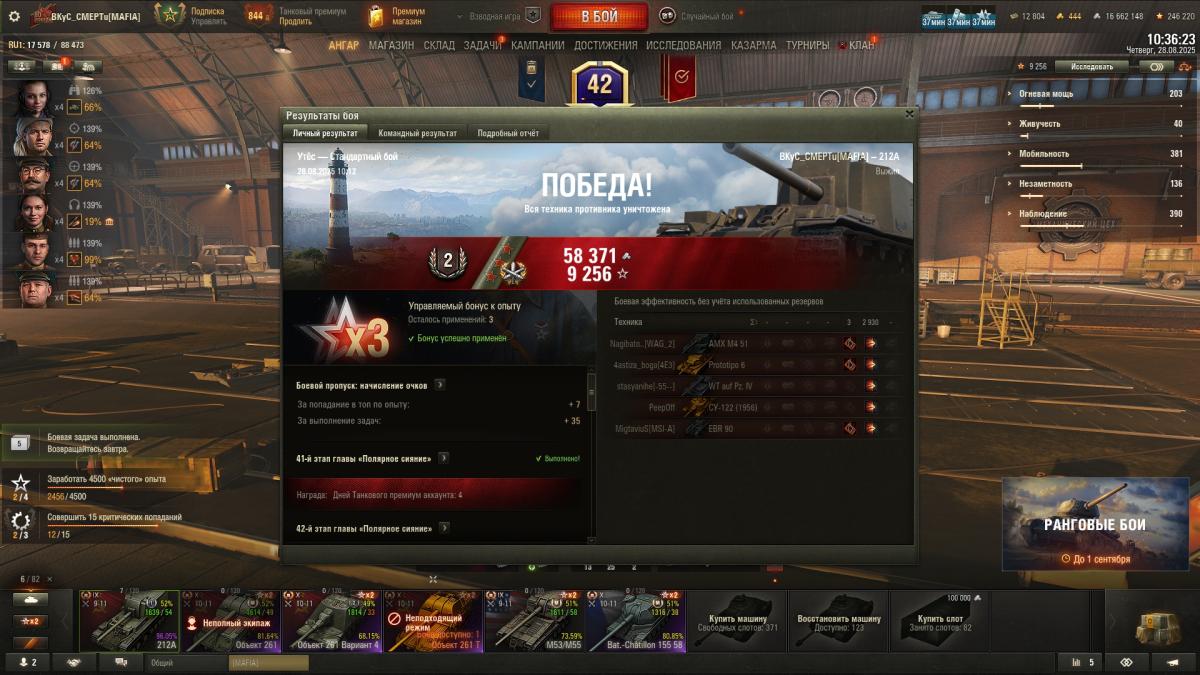Go to the СКЛАД section
This screenshot has width=1200, height=675.
(x=439, y=45)
